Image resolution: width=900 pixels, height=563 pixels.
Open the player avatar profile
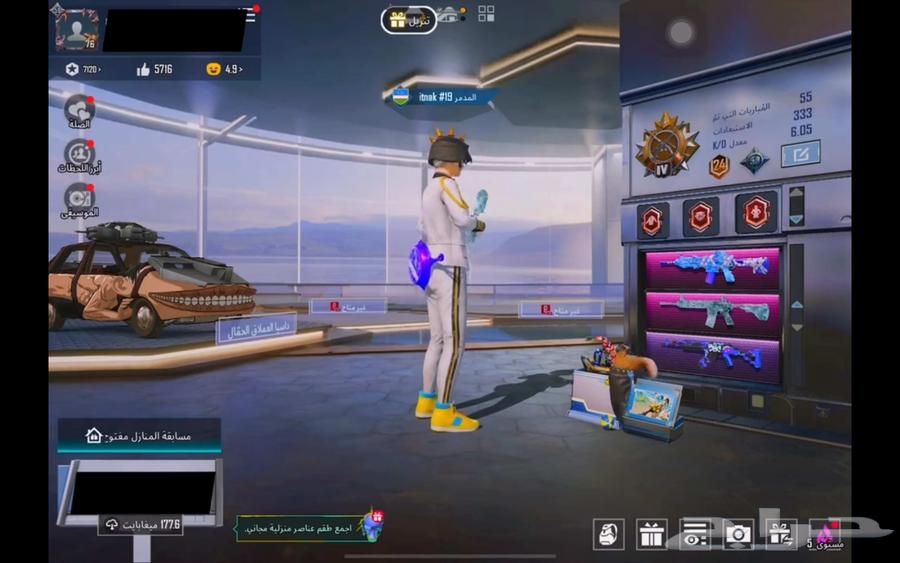coord(76,29)
